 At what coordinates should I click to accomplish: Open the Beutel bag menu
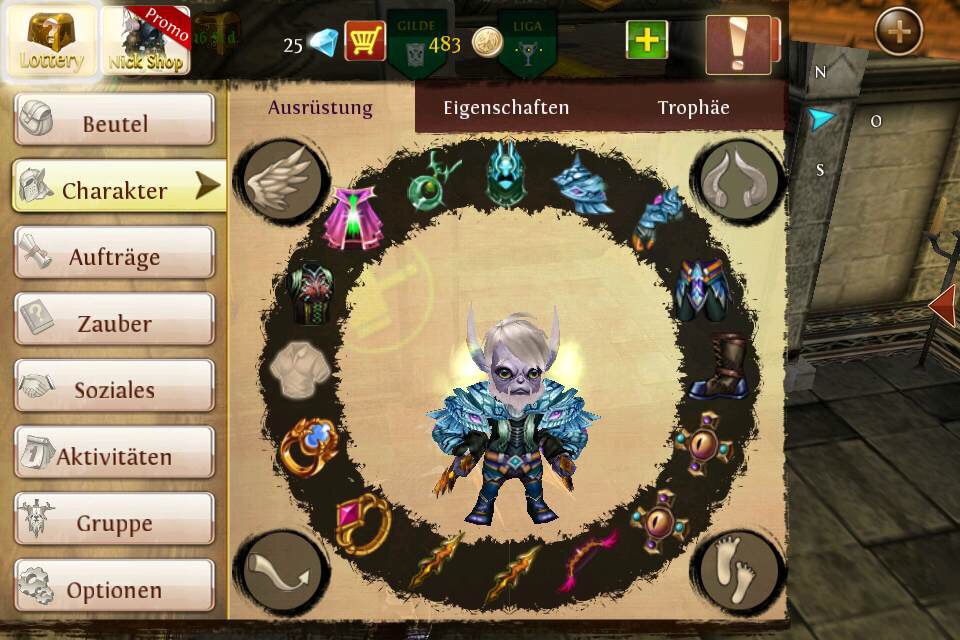tap(114, 122)
